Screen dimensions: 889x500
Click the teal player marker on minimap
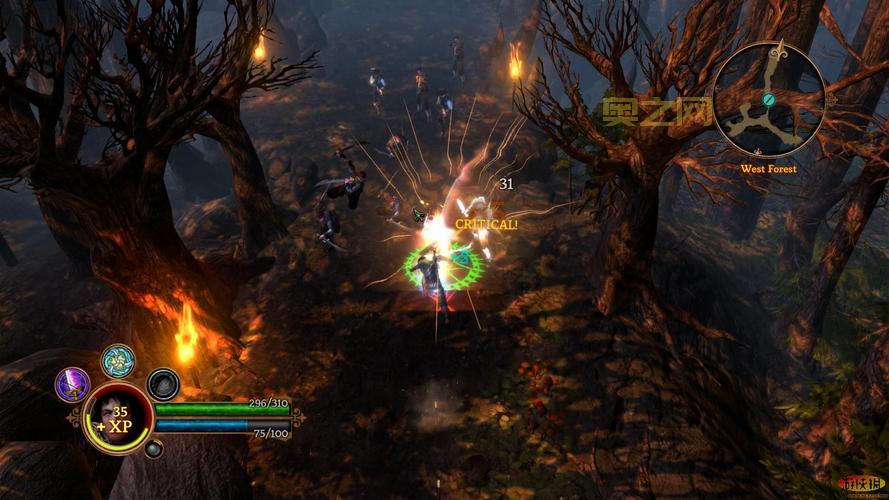click(768, 100)
